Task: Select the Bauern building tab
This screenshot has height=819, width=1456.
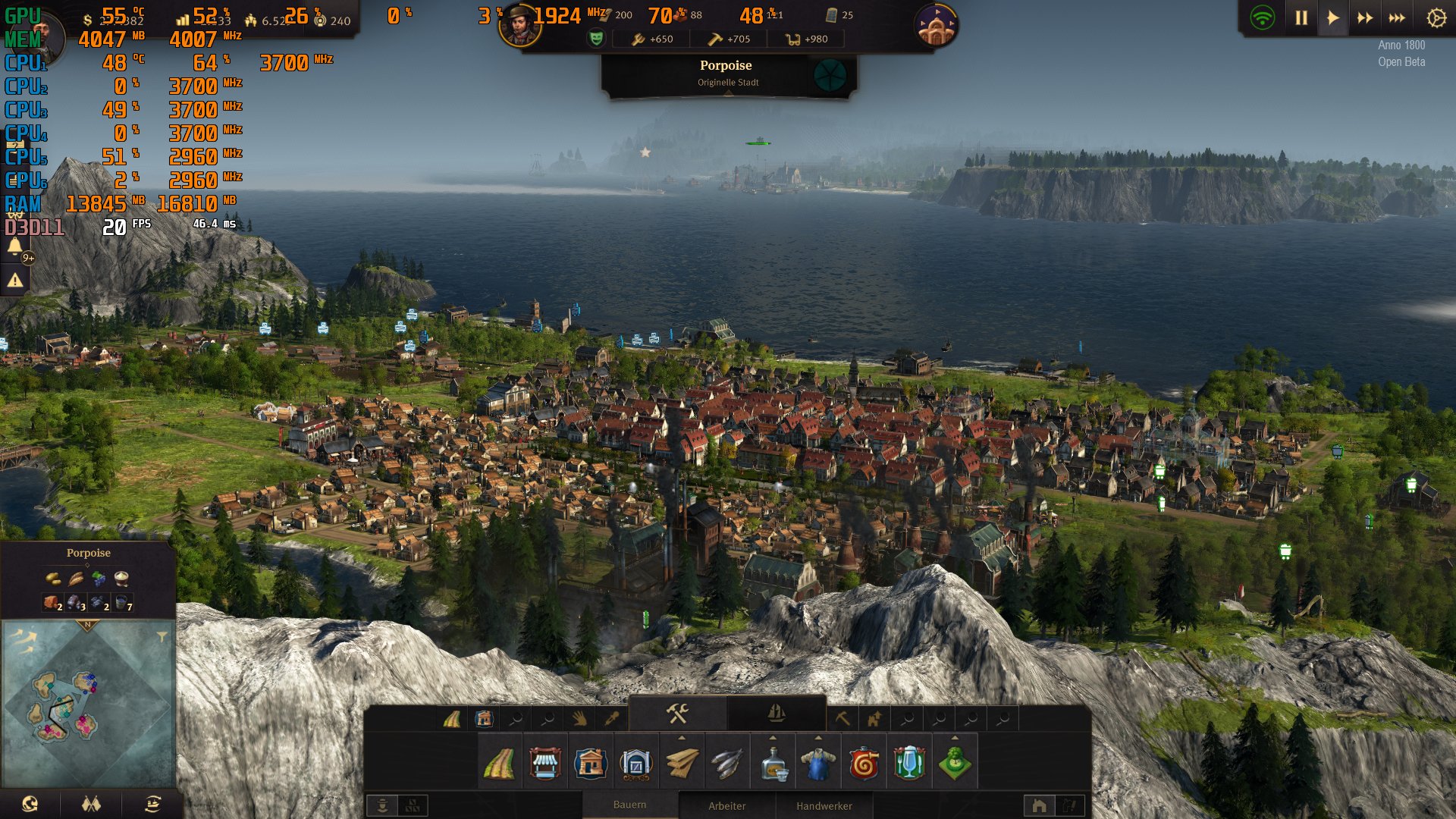Action: coord(629,805)
